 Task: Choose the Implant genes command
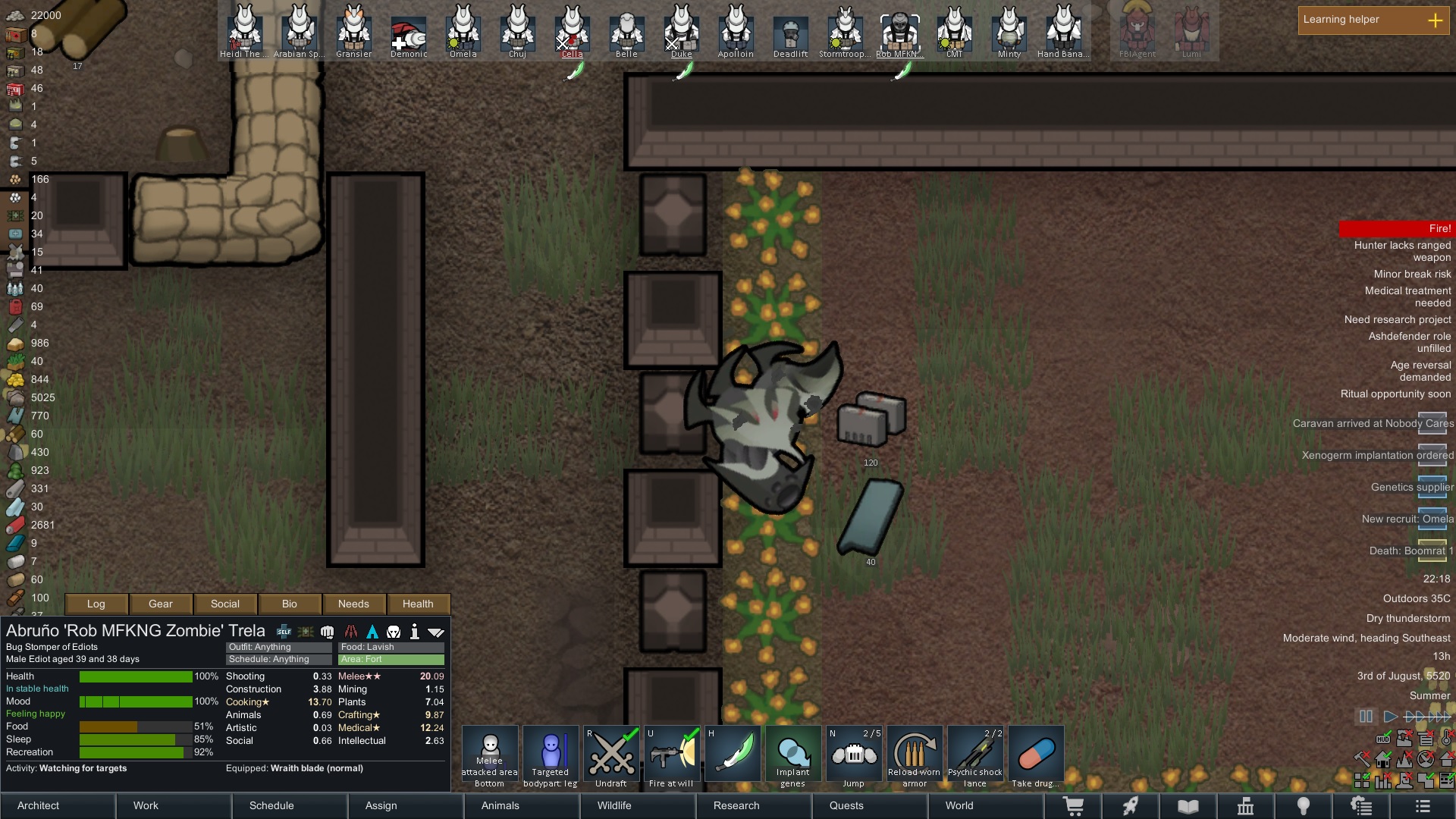click(793, 757)
